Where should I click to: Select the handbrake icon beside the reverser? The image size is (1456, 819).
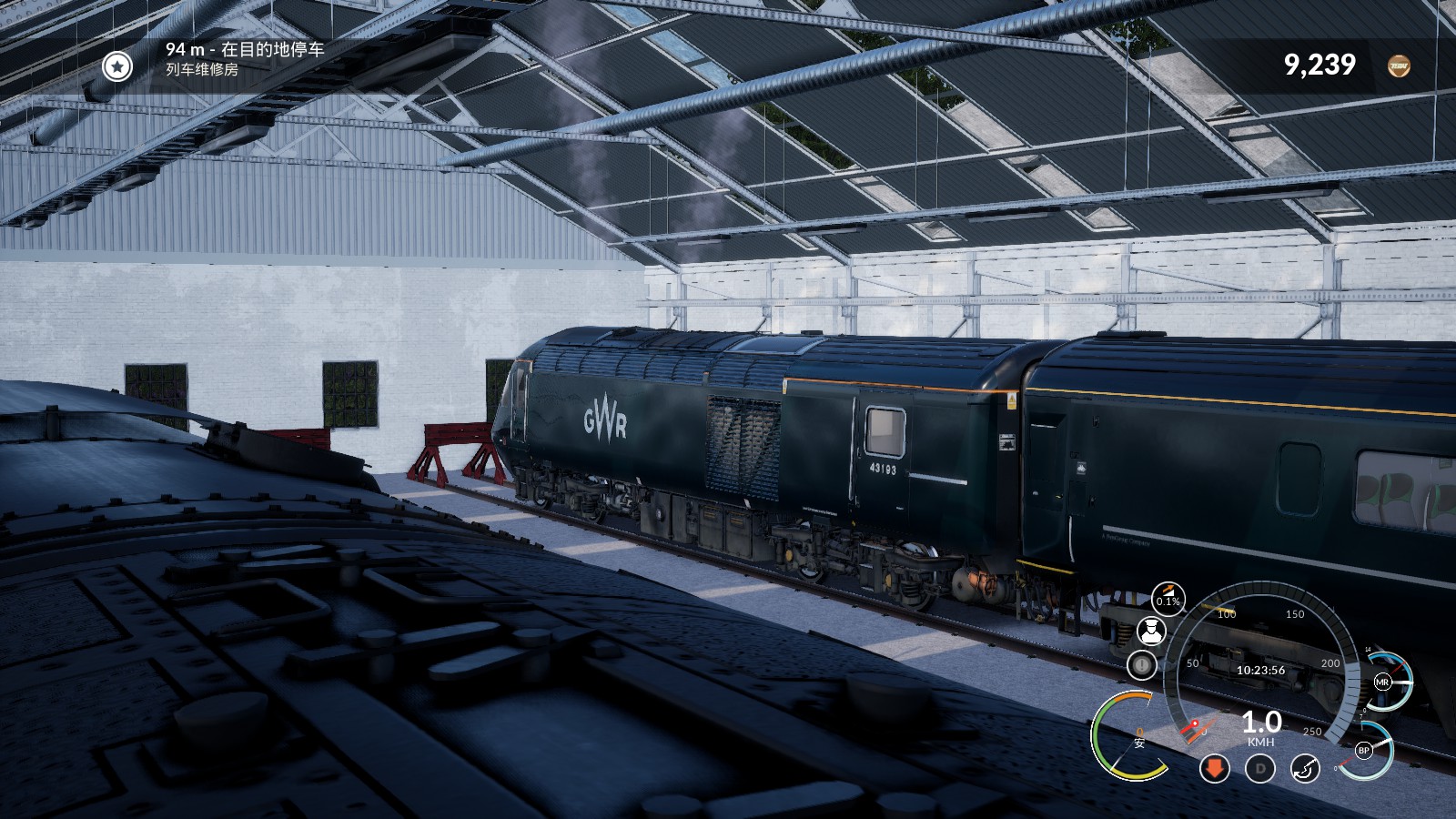(1308, 769)
